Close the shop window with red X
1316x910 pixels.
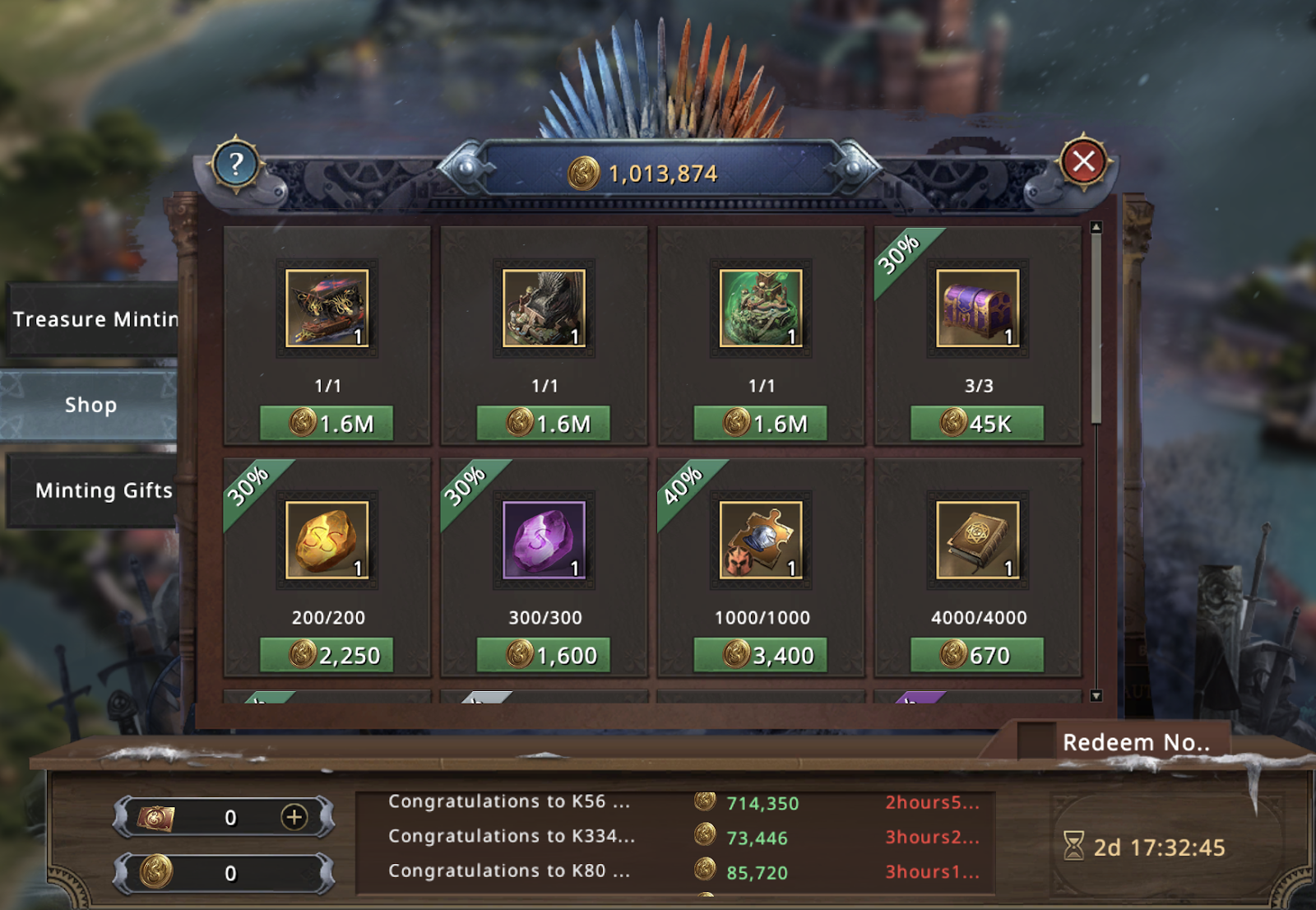click(x=1083, y=161)
